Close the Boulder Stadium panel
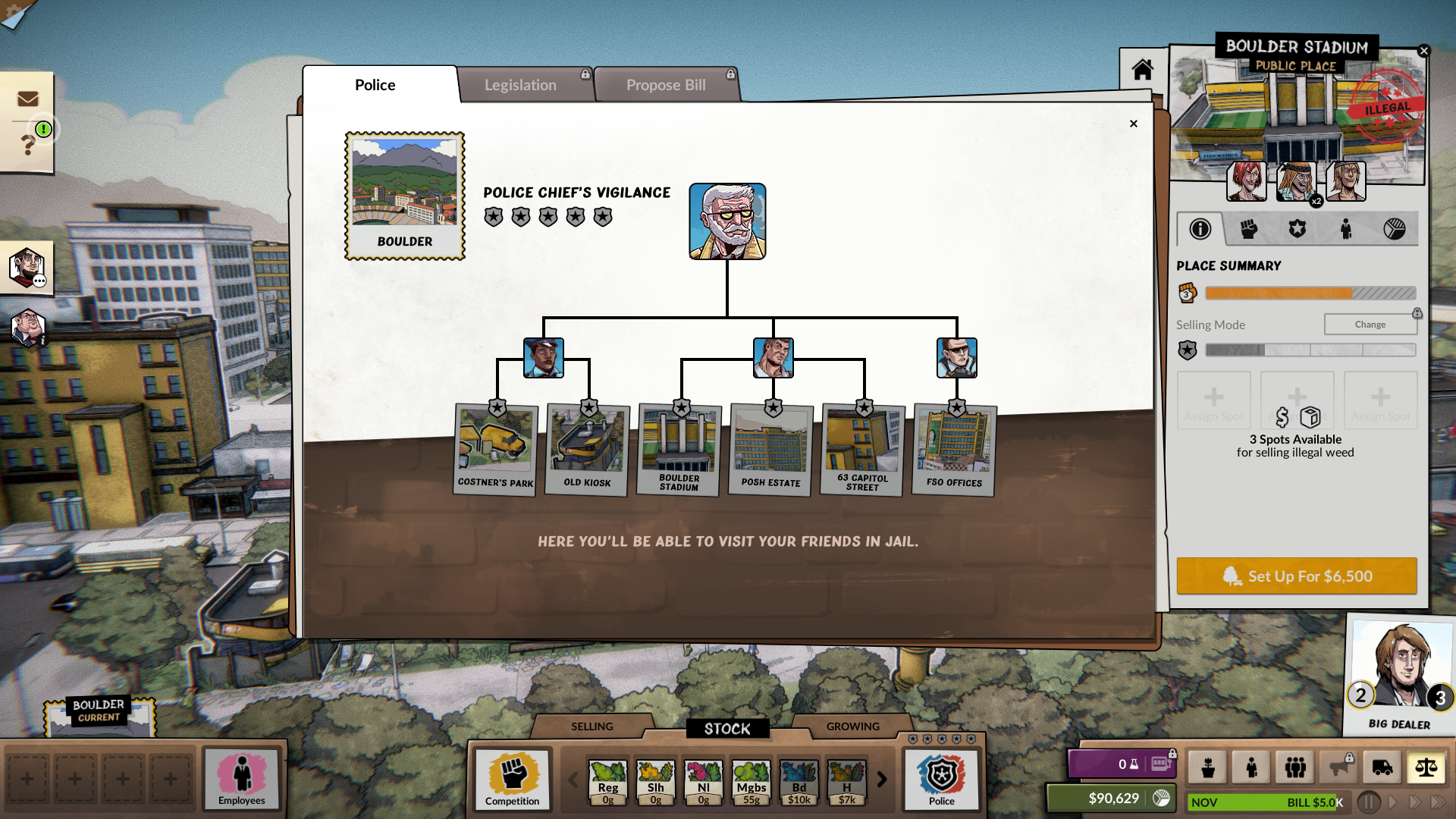 (1423, 51)
